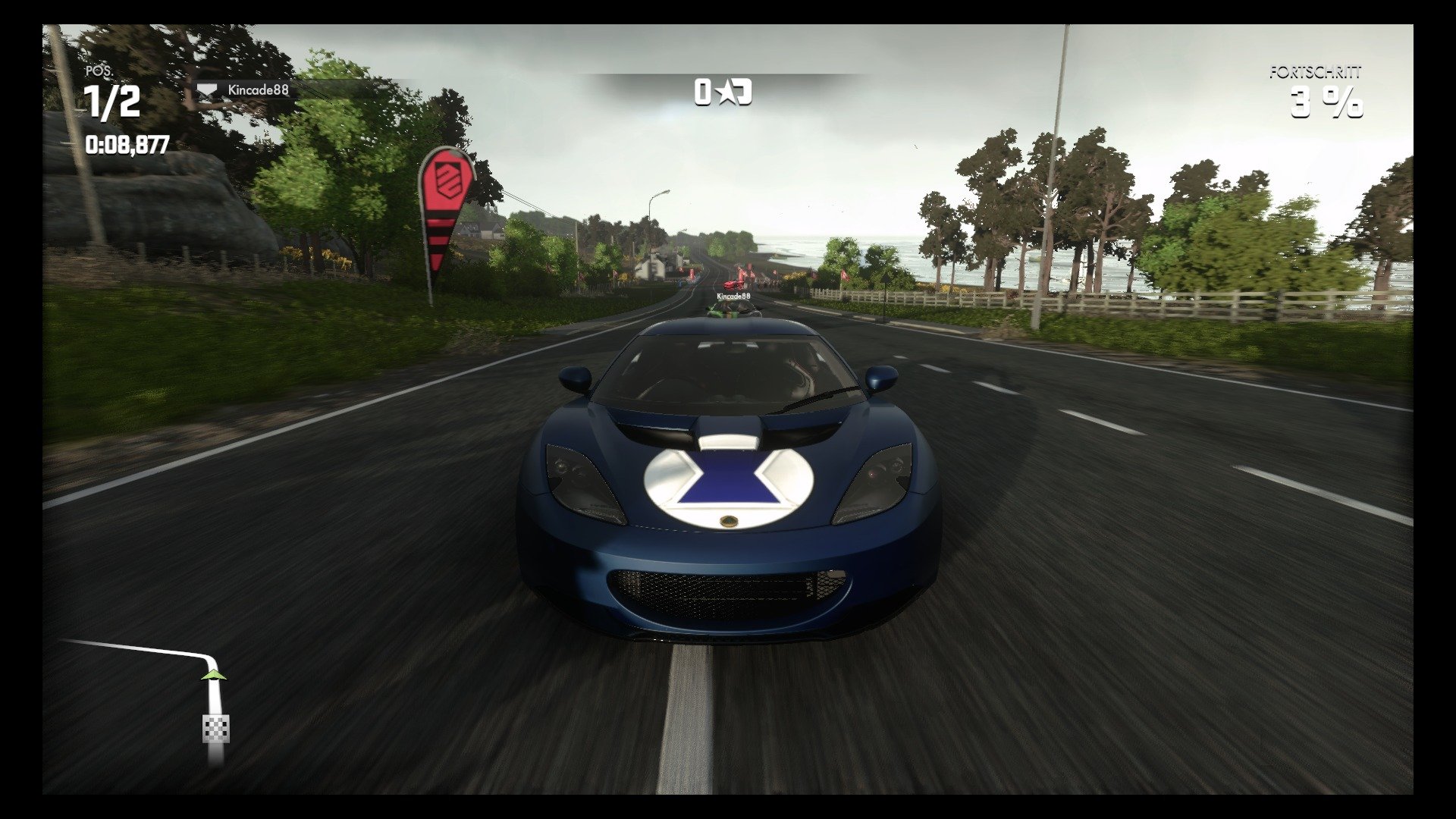Click the Kincade88 name label
1456x819 pixels.
(x=258, y=89)
